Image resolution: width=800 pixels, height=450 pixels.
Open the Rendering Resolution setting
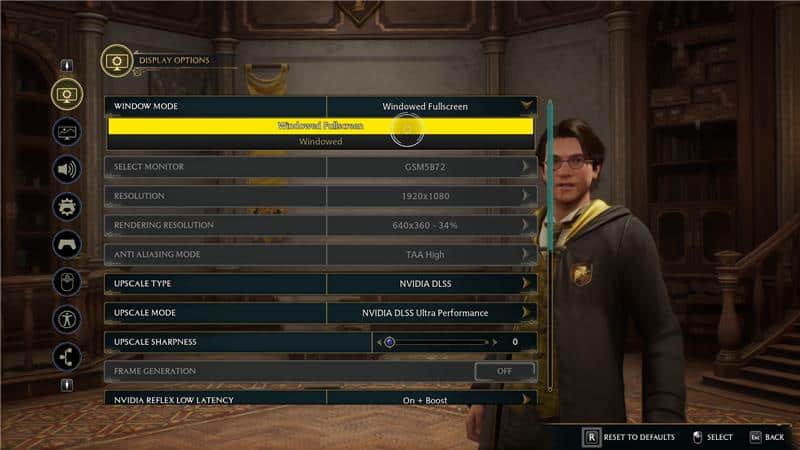click(x=431, y=225)
